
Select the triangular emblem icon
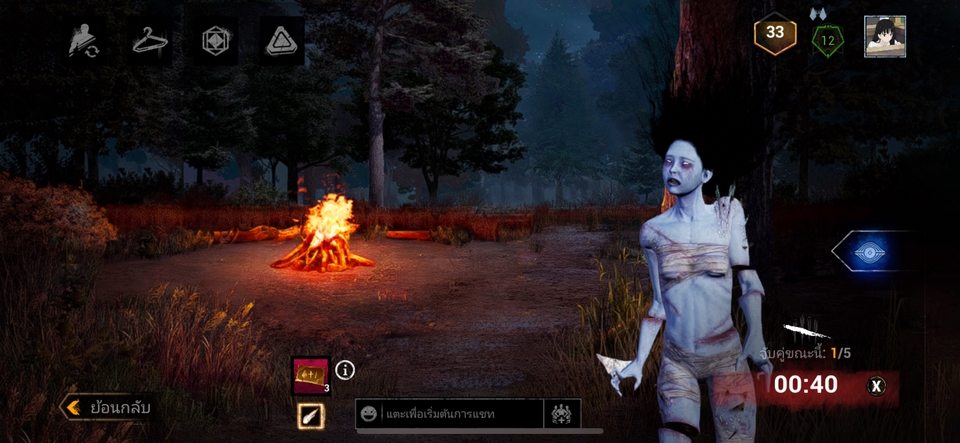282,41
